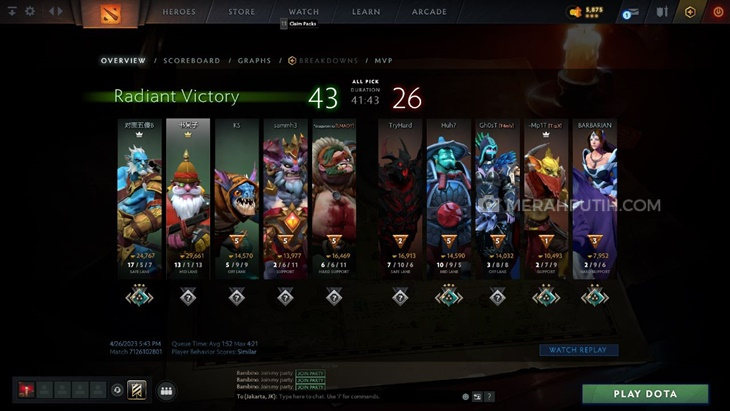The height and width of the screenshot is (411, 730).
Task: Open the Heroes menu
Action: pos(179,12)
